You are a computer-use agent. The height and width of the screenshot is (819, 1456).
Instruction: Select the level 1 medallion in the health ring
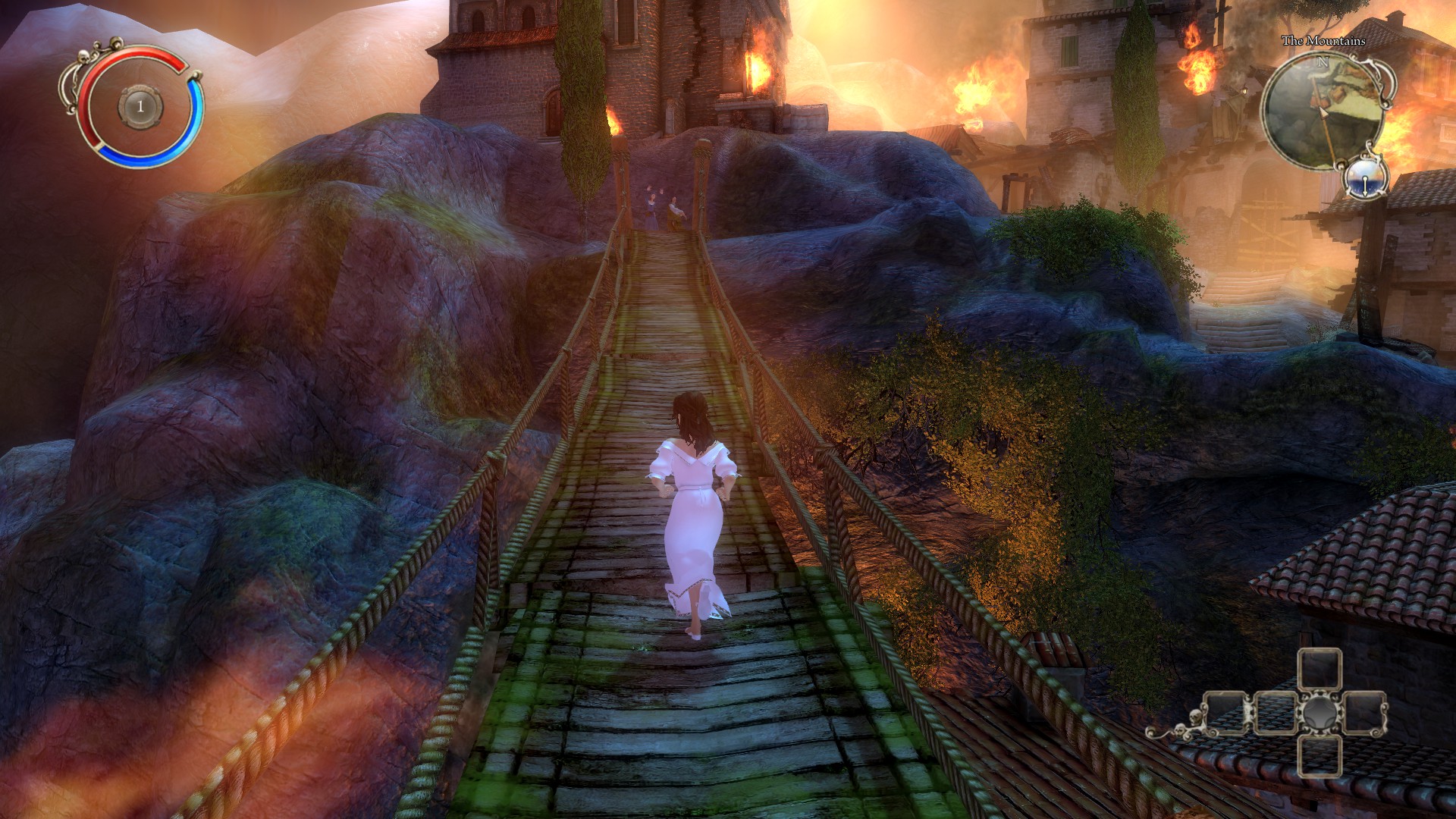tap(140, 107)
